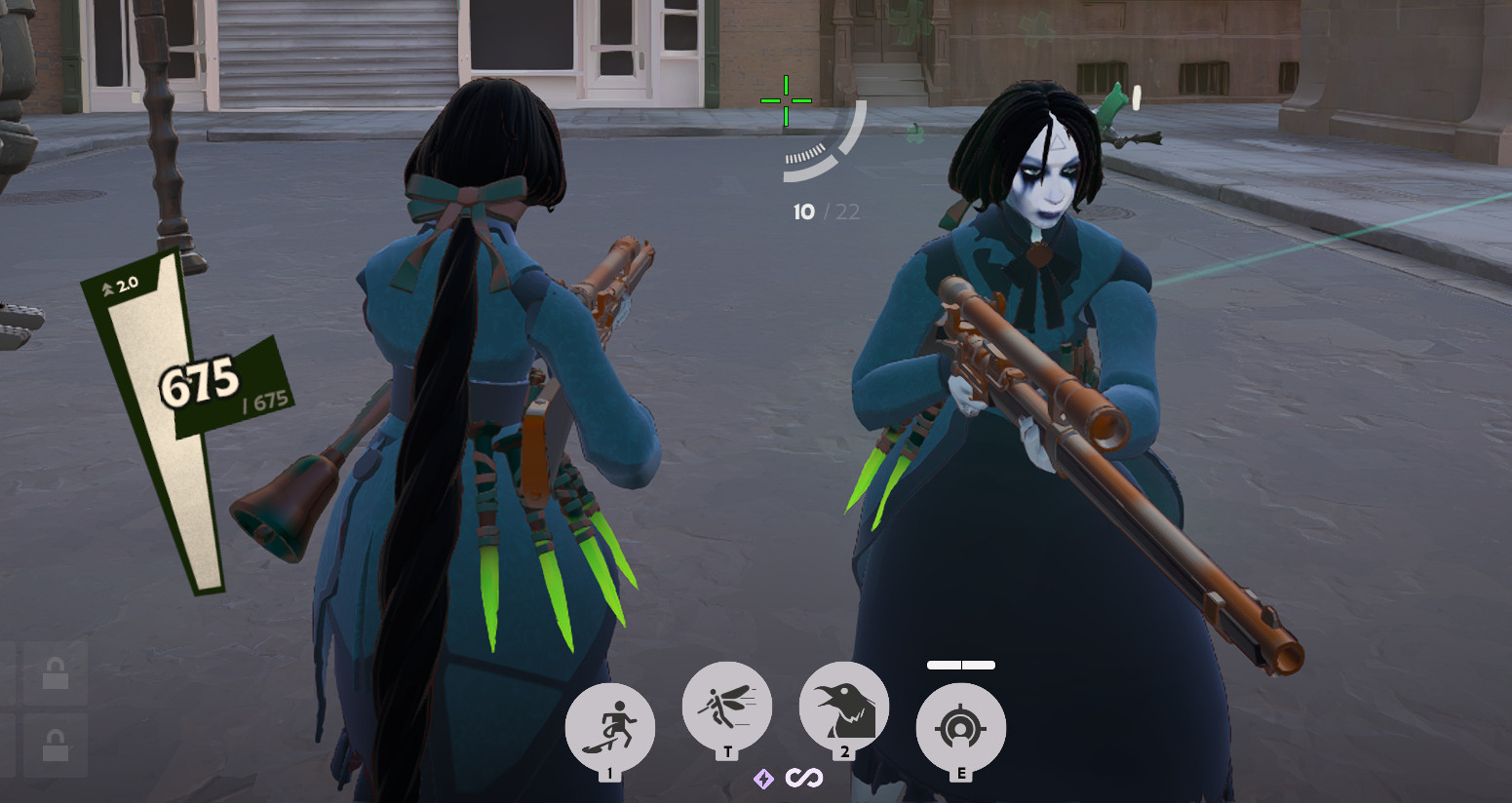This screenshot has height=803, width=1512.
Task: Click the purple lightning bolt indicator
Action: 762,780
